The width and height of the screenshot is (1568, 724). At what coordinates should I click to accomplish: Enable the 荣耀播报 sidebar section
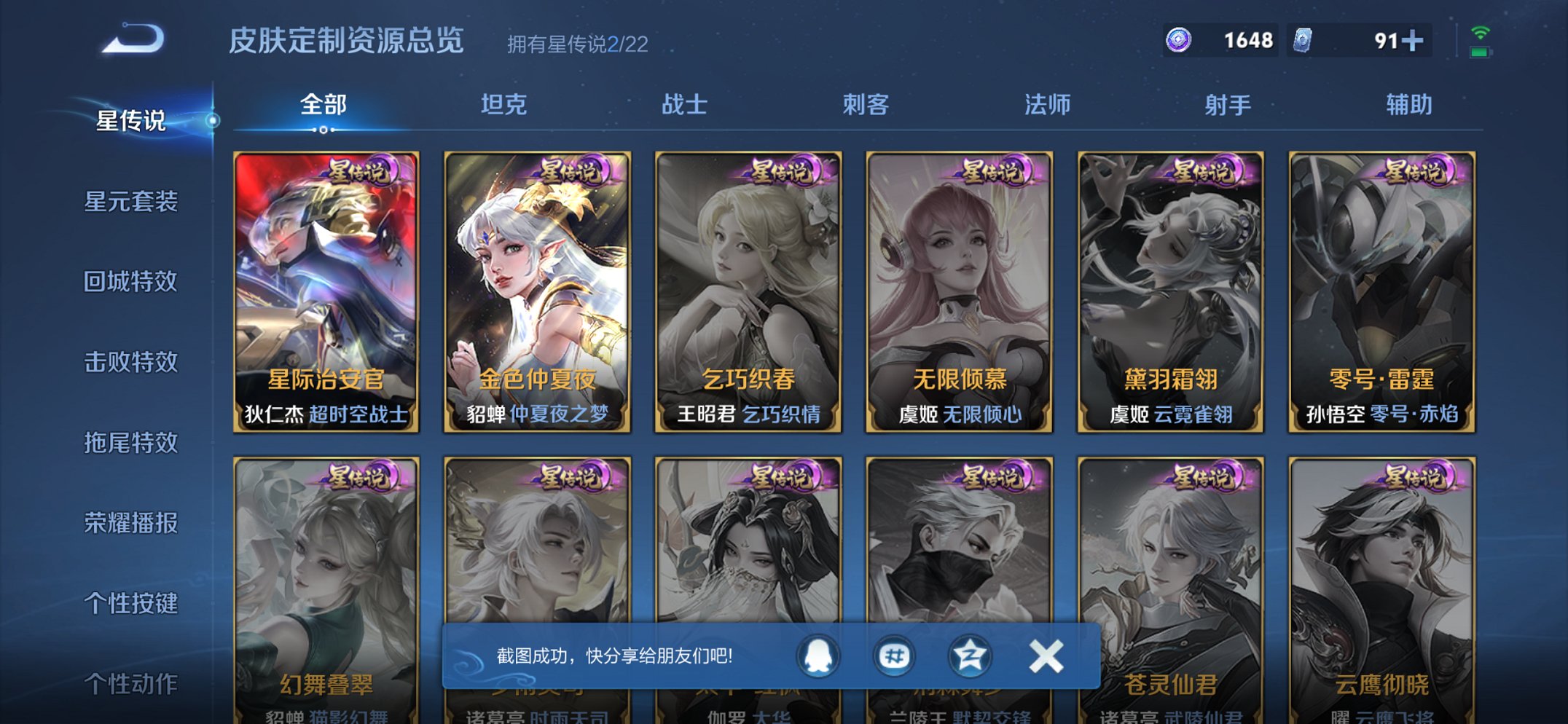131,524
